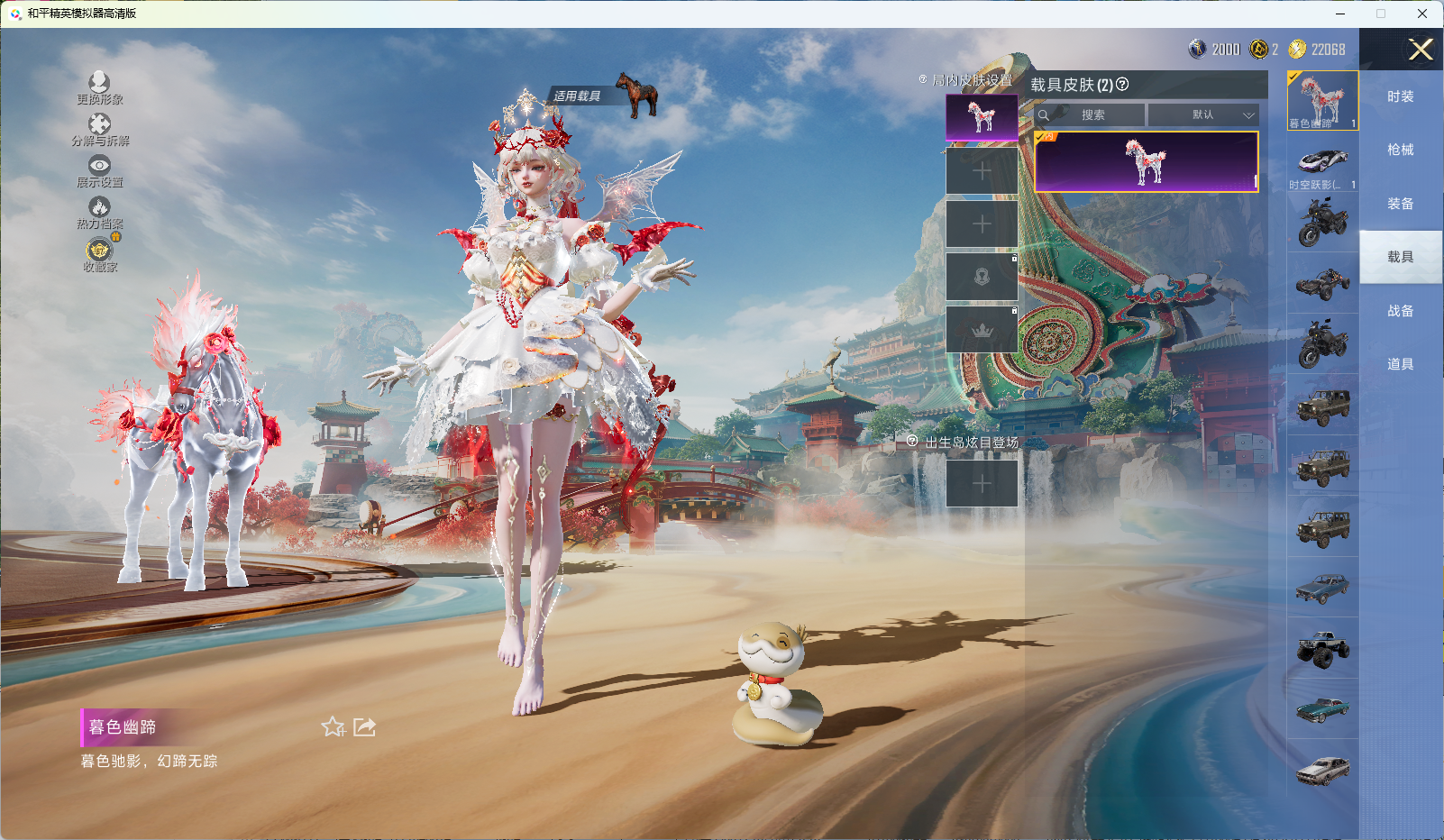Favorite the skin with the star icon
This screenshot has height=840, width=1444.
coord(333,726)
